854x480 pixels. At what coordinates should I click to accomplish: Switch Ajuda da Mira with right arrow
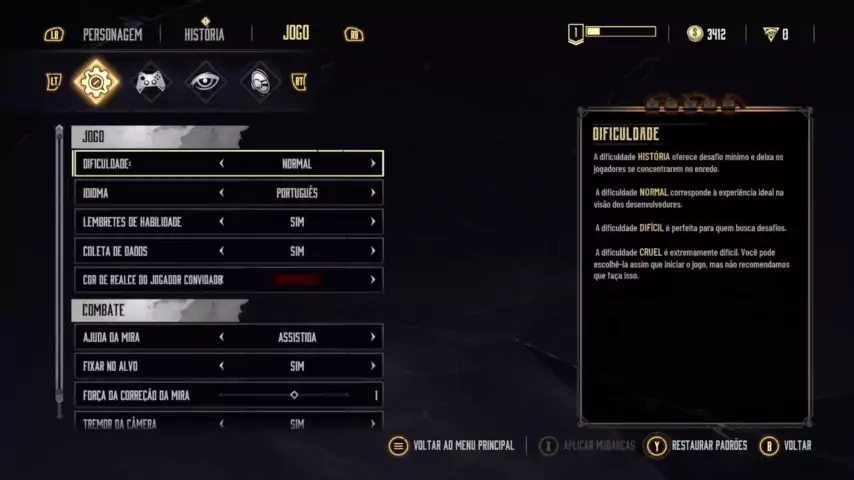click(x=373, y=338)
